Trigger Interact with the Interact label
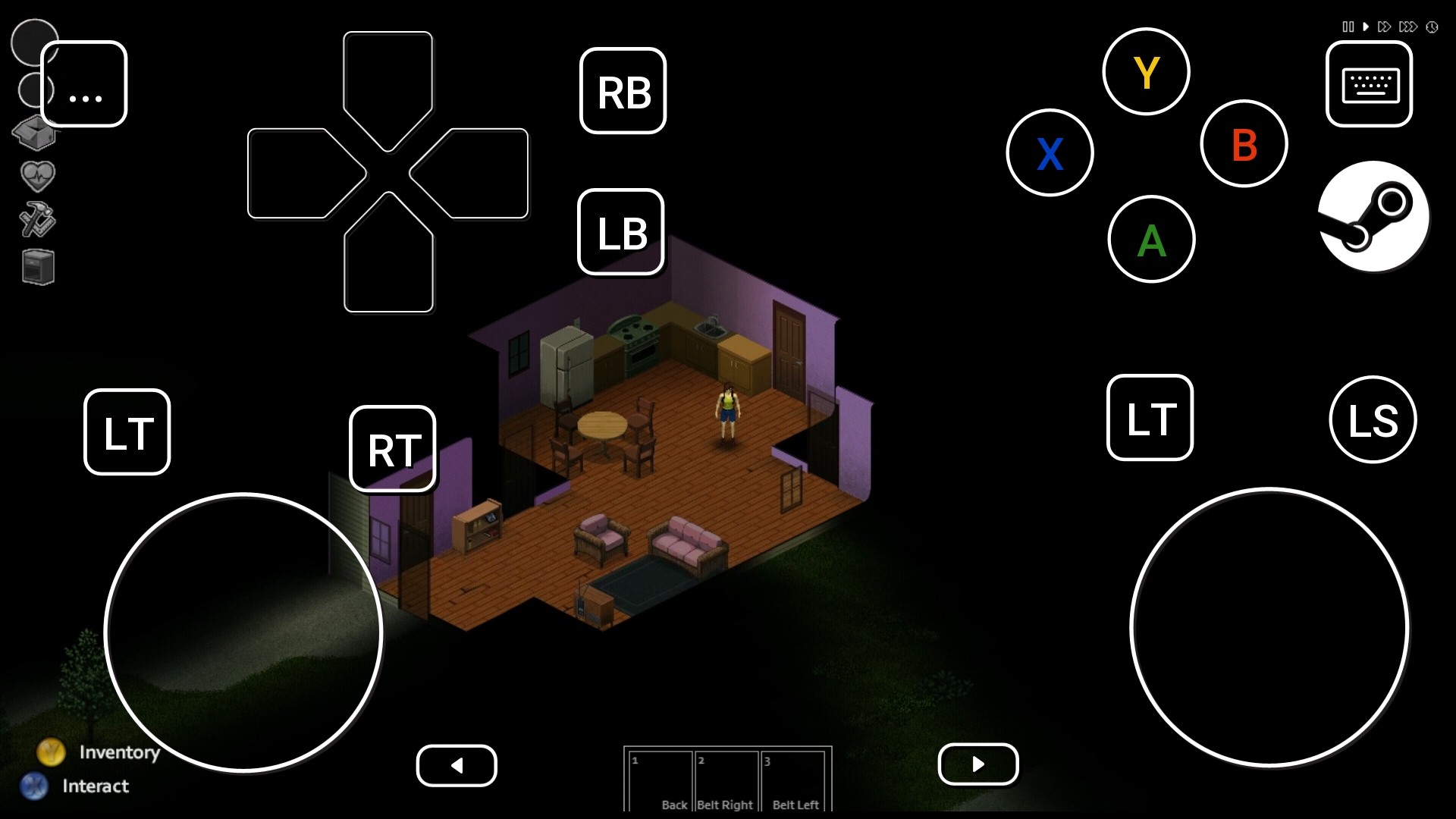The image size is (1456, 819). (x=94, y=786)
